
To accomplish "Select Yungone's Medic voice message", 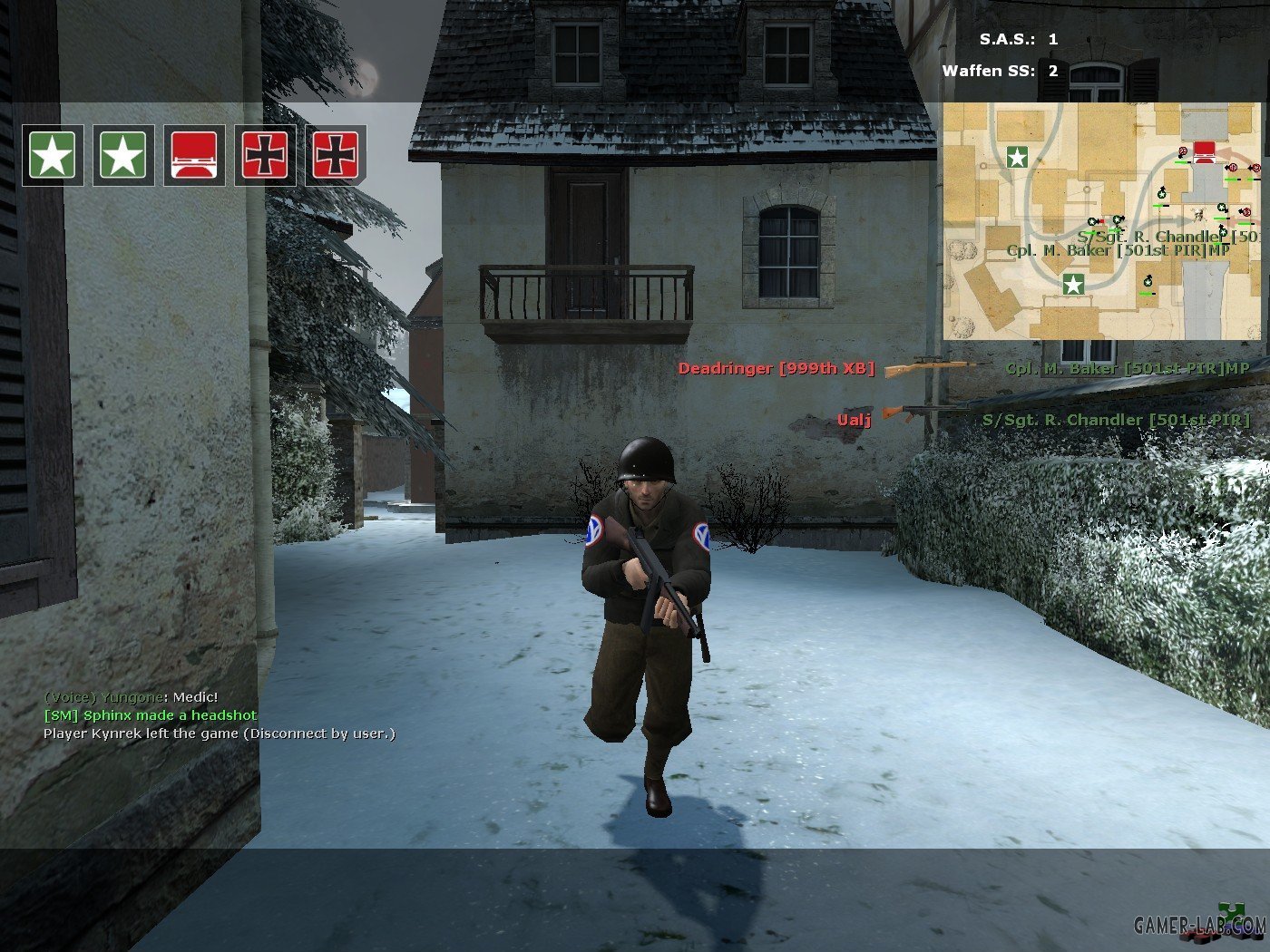I will pyautogui.click(x=132, y=697).
